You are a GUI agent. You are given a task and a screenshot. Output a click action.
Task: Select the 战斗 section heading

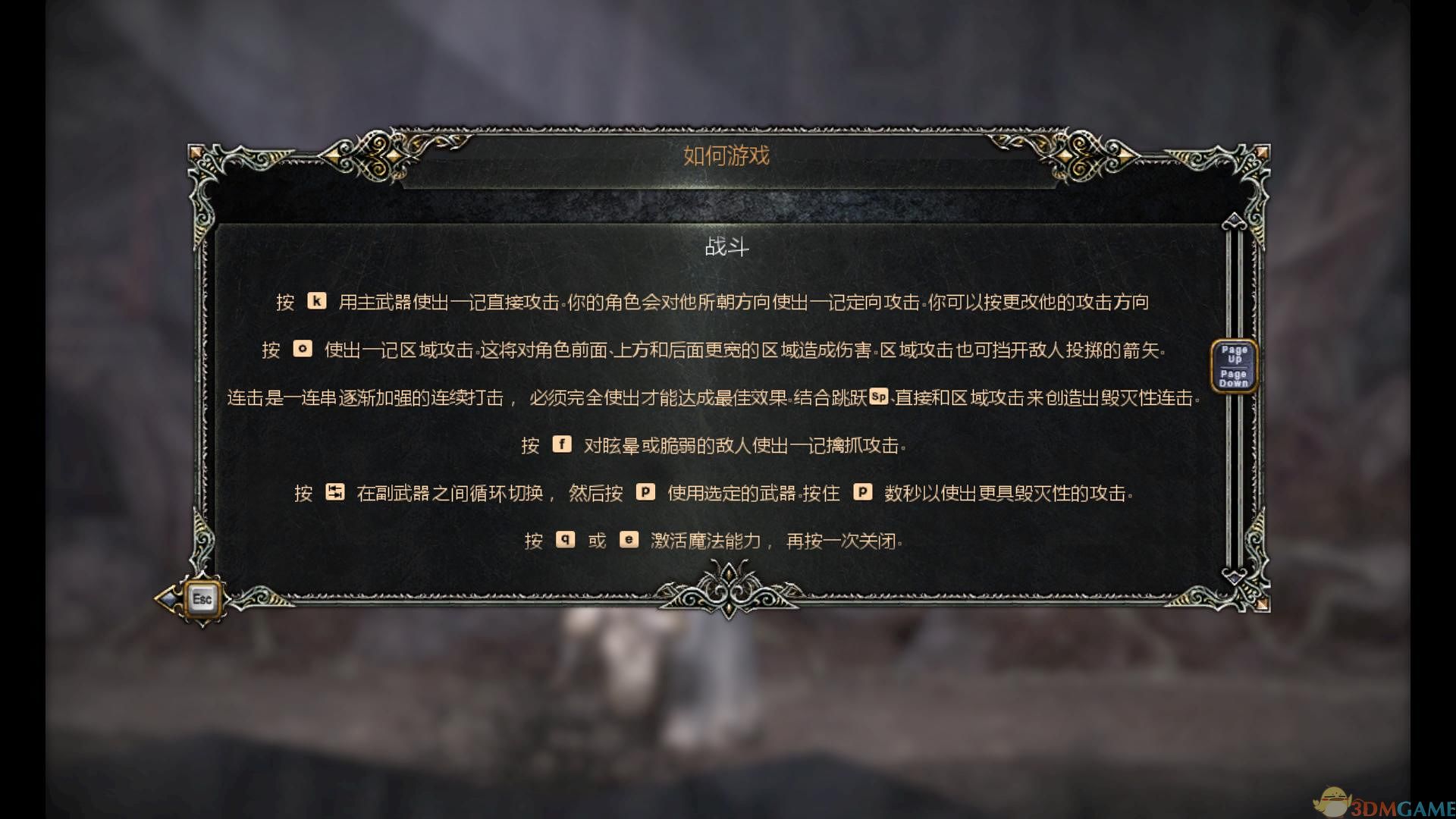(x=726, y=248)
